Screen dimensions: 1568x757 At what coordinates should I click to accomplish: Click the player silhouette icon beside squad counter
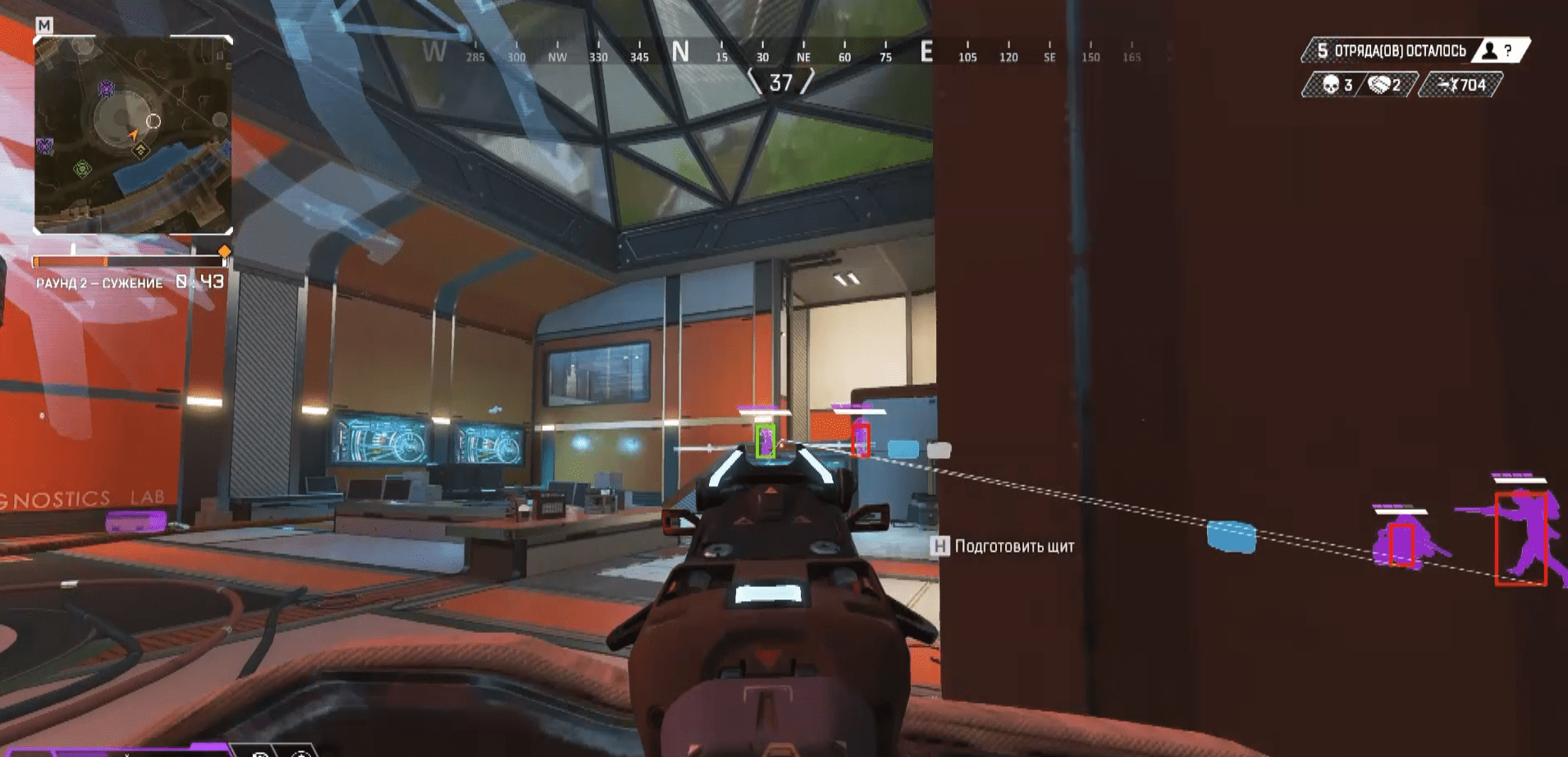tap(1488, 49)
